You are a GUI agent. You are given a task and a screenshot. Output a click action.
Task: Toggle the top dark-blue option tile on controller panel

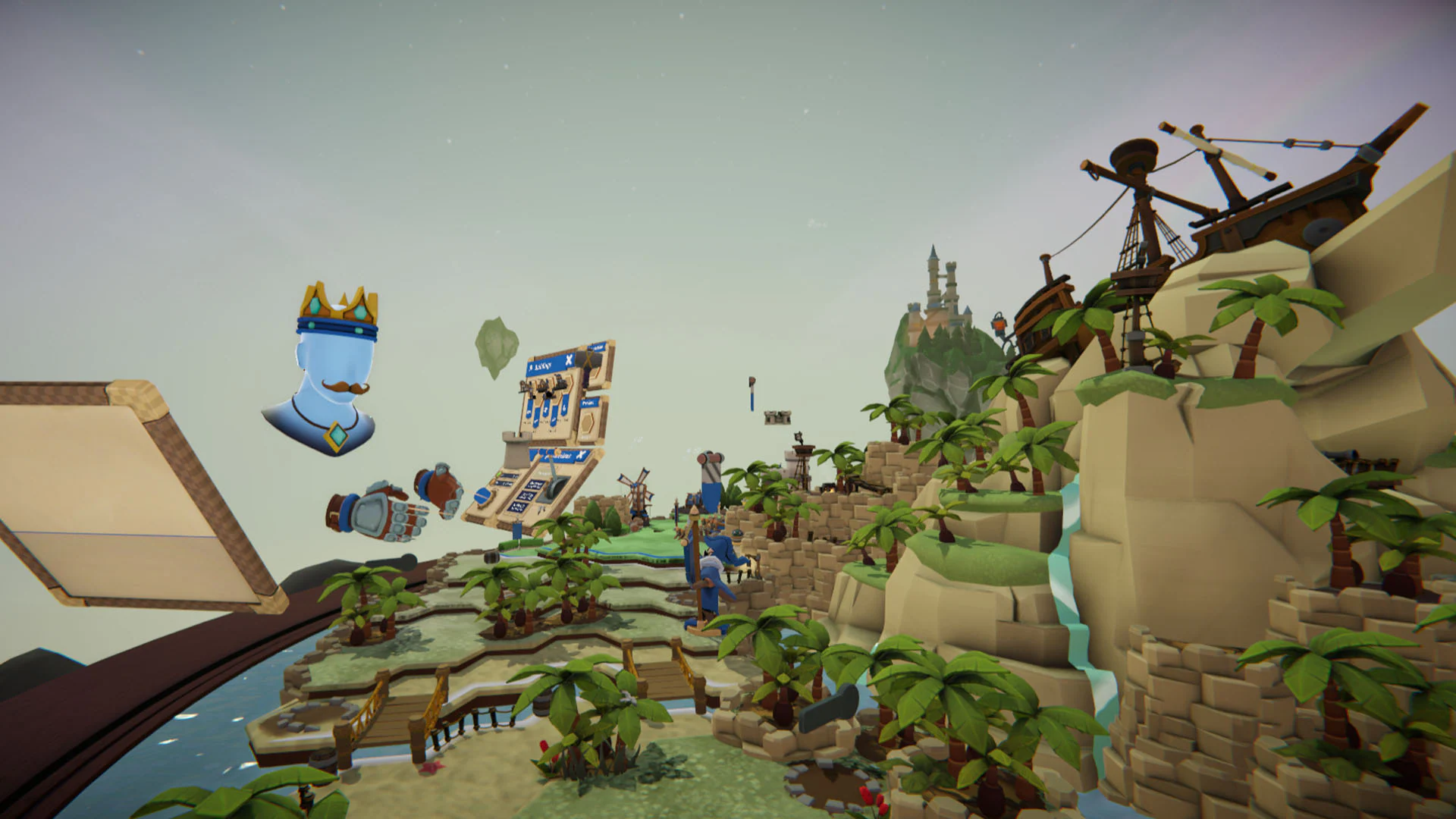point(534,484)
